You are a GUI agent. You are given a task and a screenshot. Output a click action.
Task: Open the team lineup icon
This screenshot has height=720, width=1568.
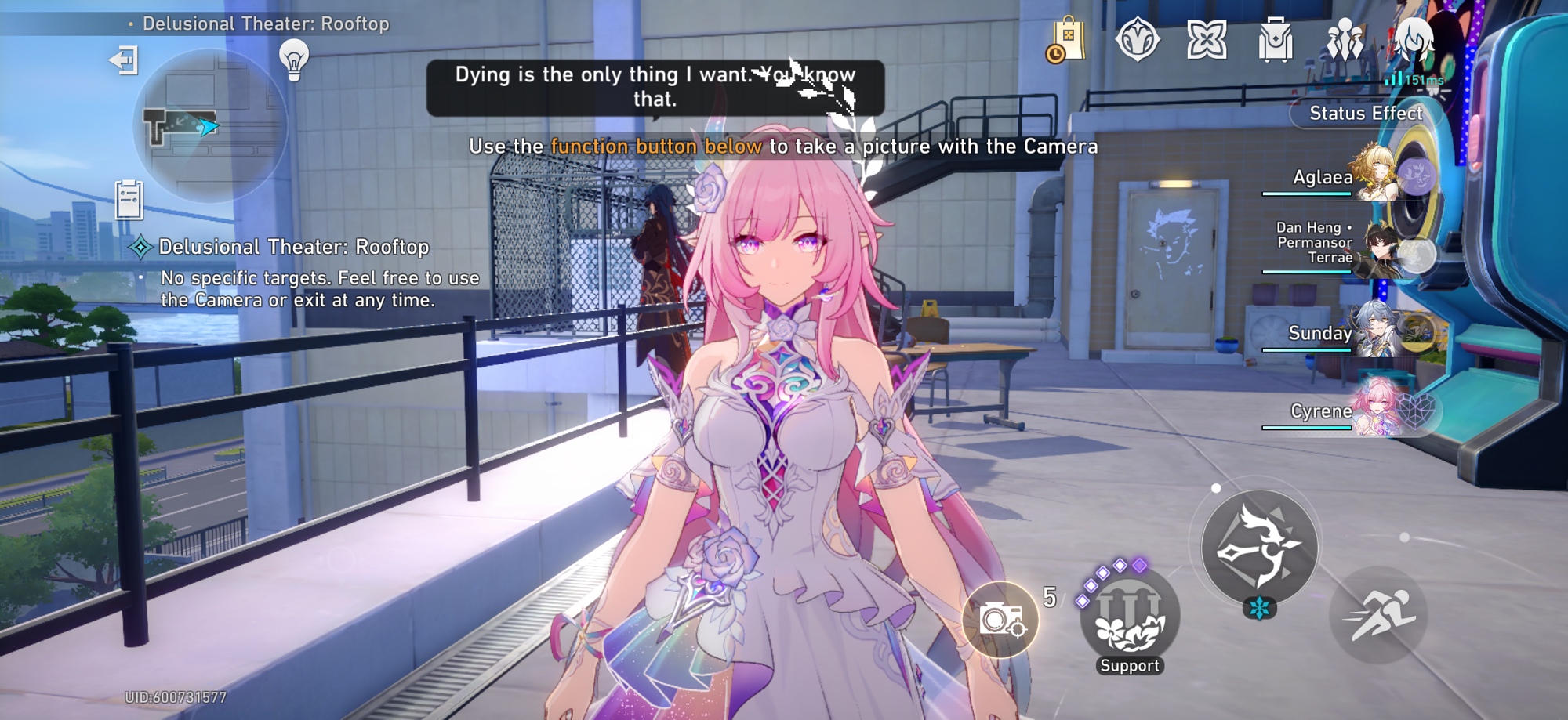coord(1345,39)
